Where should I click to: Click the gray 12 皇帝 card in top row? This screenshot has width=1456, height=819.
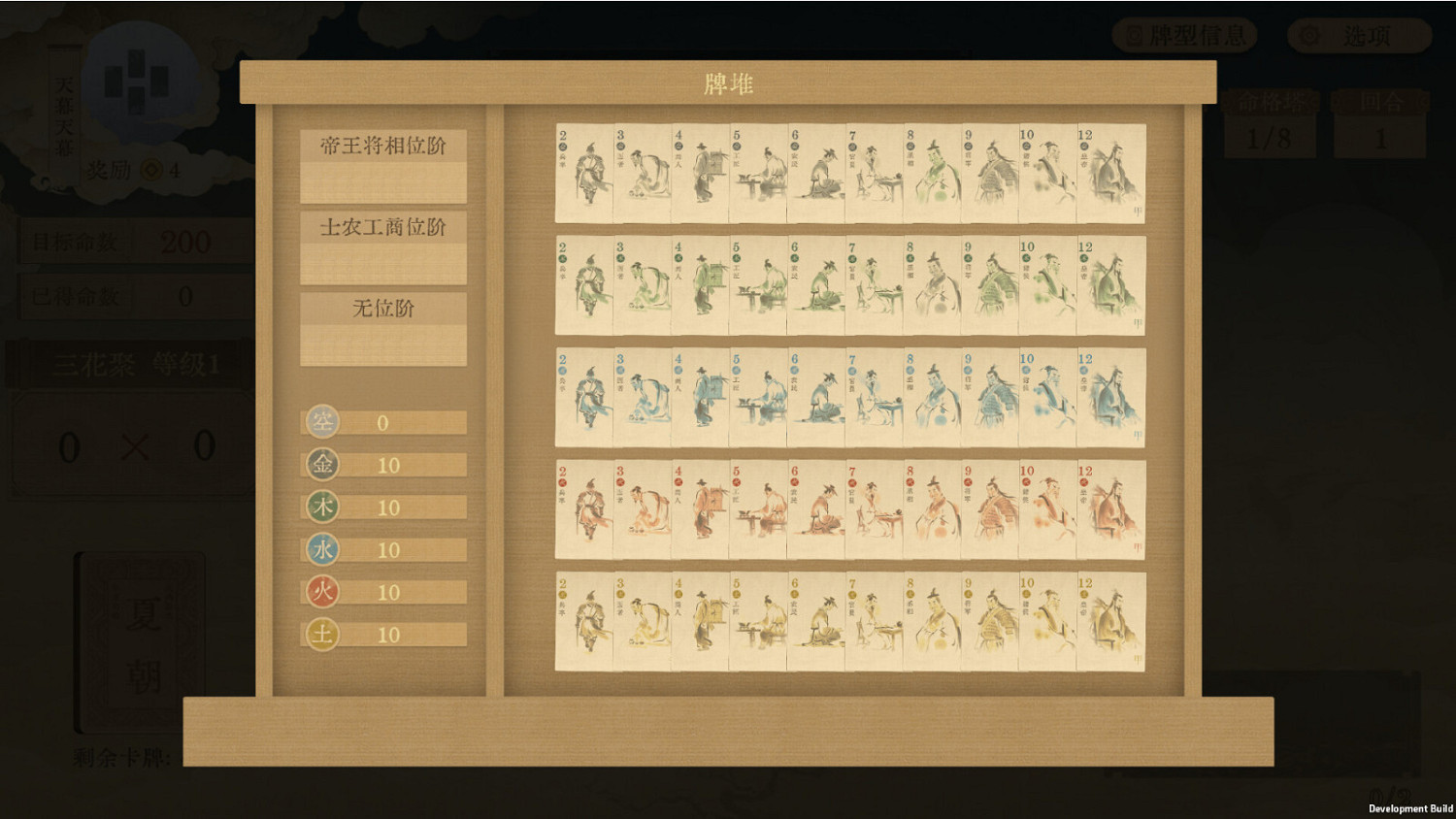(x=1113, y=171)
